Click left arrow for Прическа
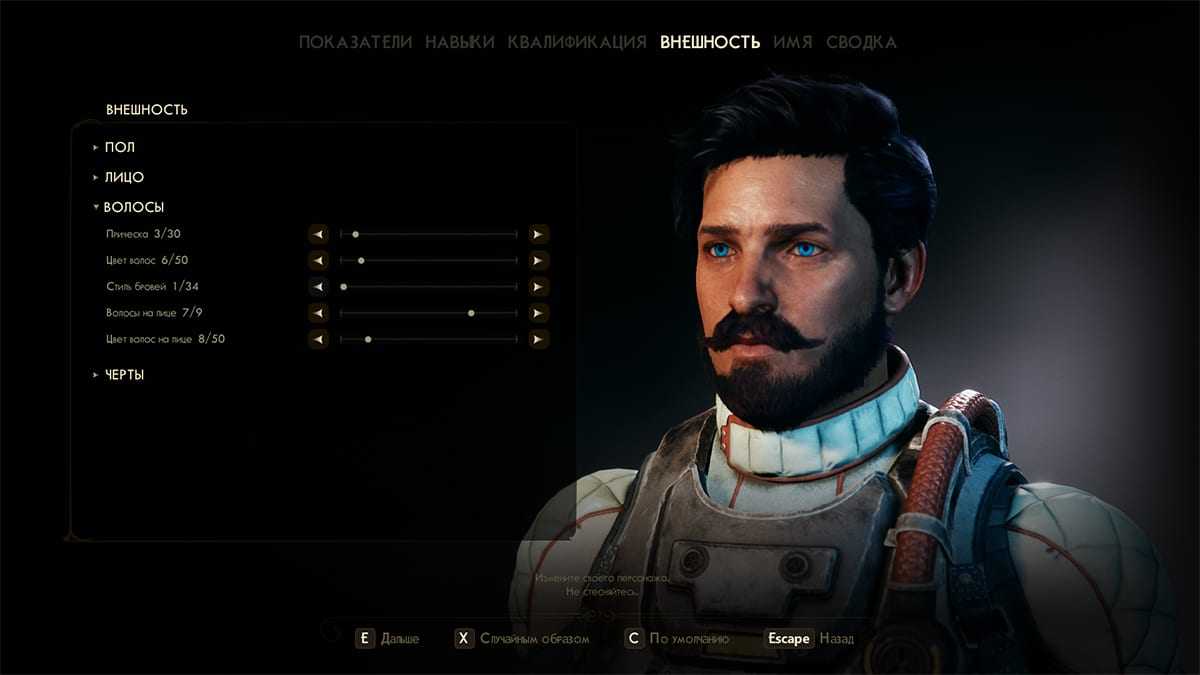Screen dimensions: 1200x675 tap(318, 234)
